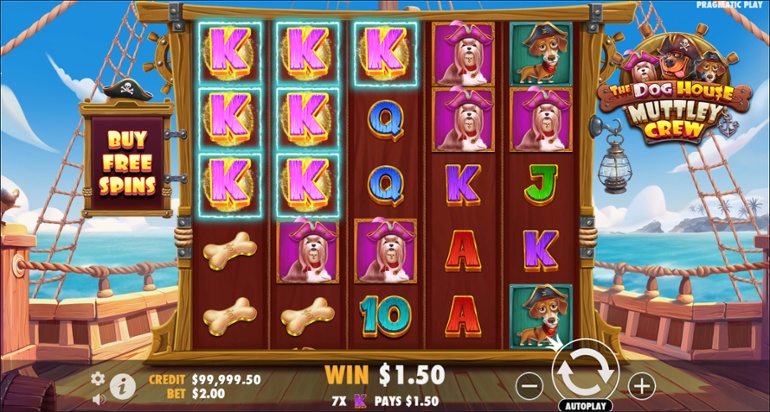This screenshot has width=770, height=412.
Task: Spin the reels with the circular arrows button
Action: (x=587, y=375)
